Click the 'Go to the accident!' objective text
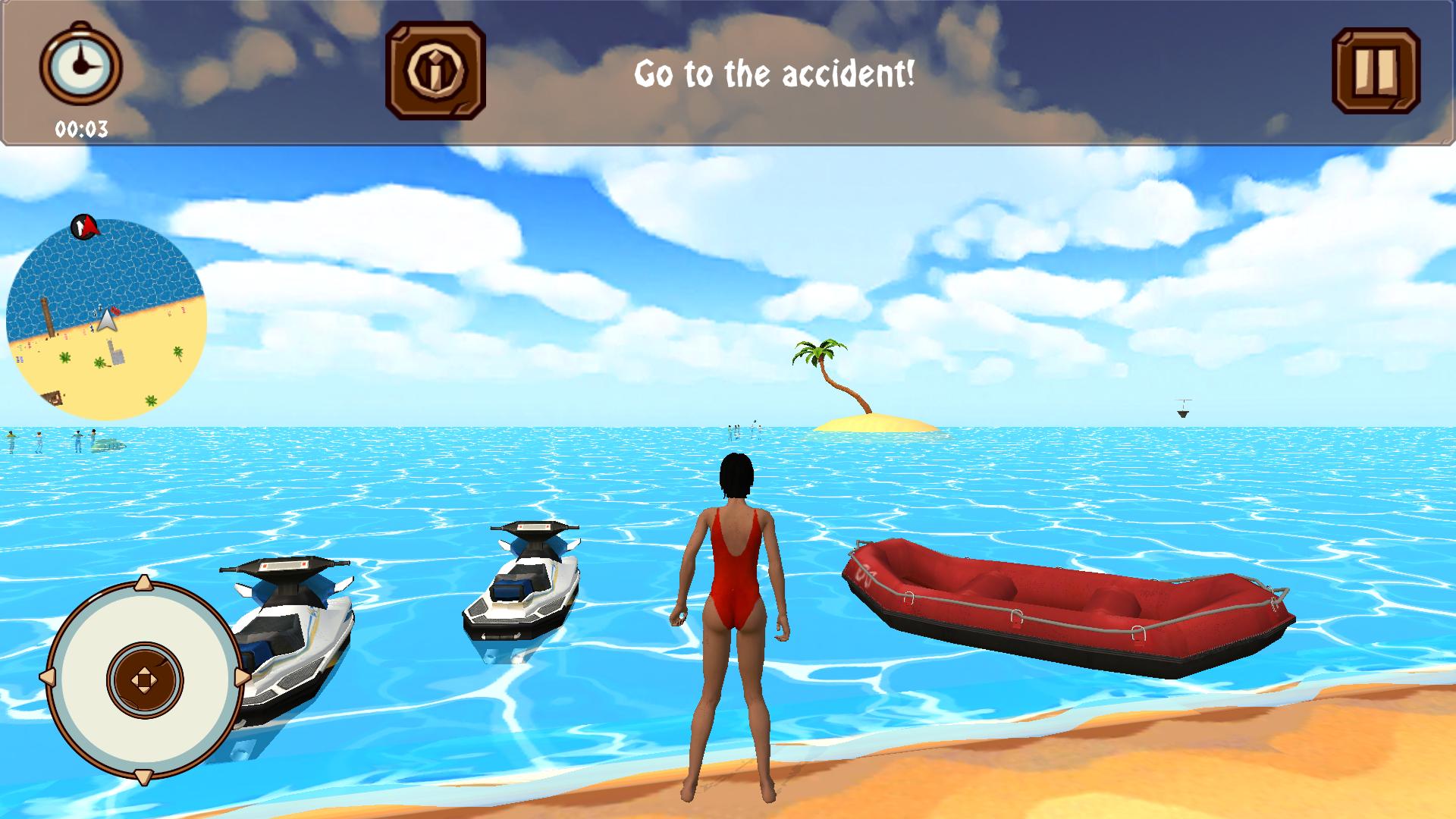The width and height of the screenshot is (1456, 819). [x=776, y=74]
